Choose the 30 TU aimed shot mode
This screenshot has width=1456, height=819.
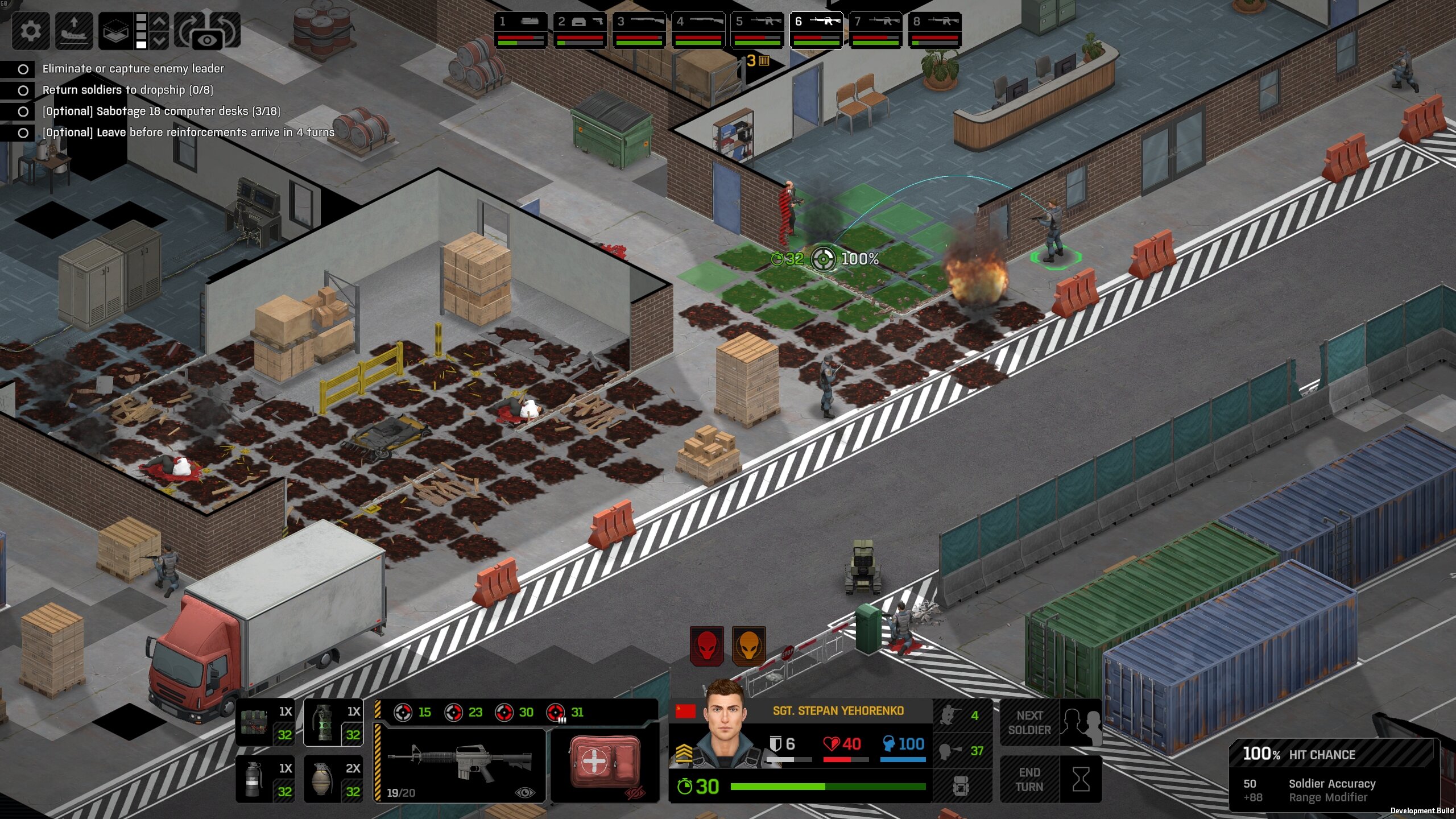coord(515,712)
